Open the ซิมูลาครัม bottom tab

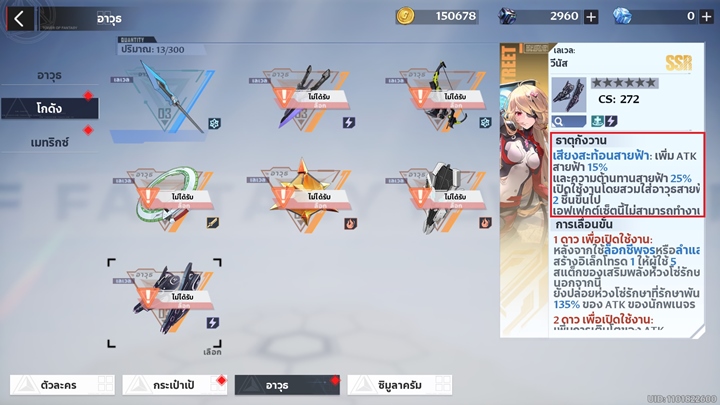(399, 384)
